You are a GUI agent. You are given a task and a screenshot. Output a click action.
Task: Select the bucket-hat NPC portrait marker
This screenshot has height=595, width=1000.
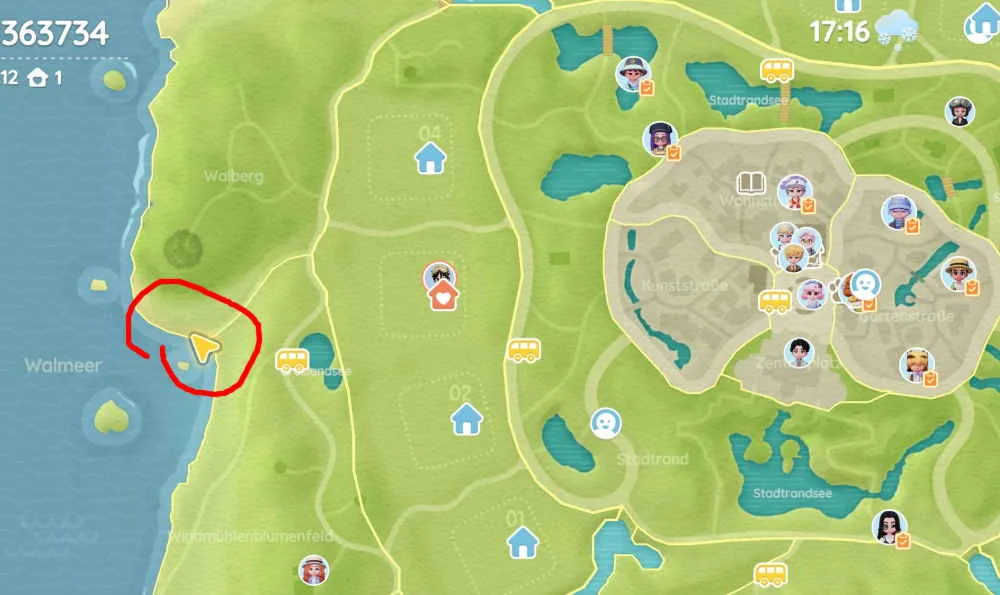(631, 73)
